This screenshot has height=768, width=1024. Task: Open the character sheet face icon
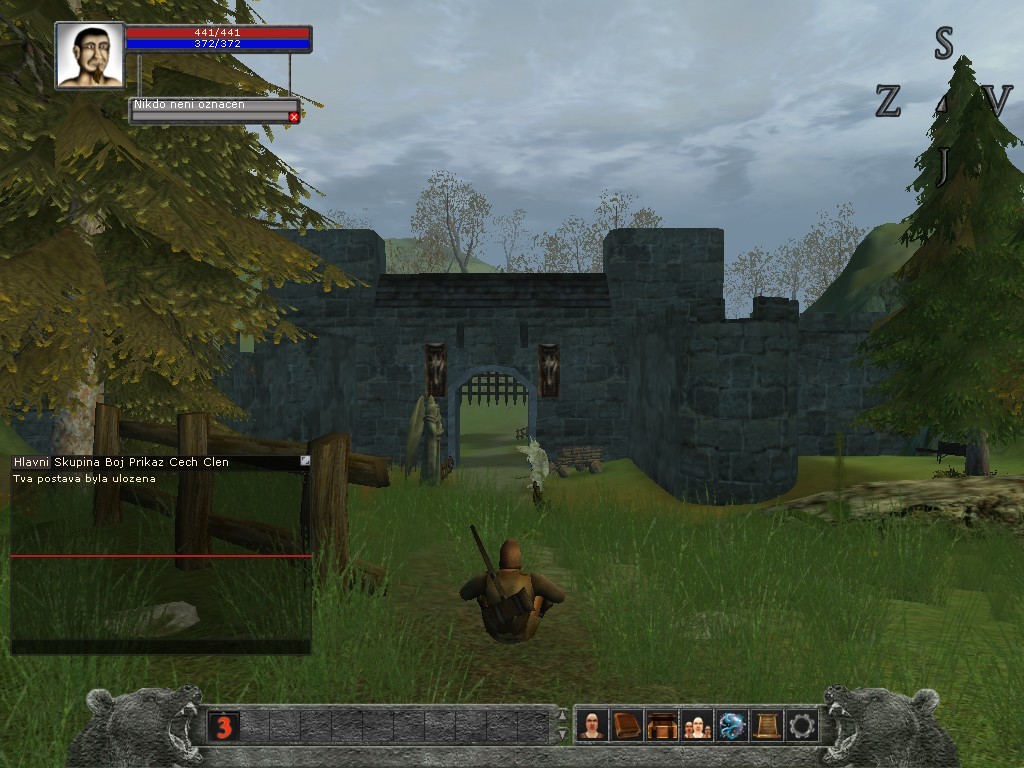[593, 725]
